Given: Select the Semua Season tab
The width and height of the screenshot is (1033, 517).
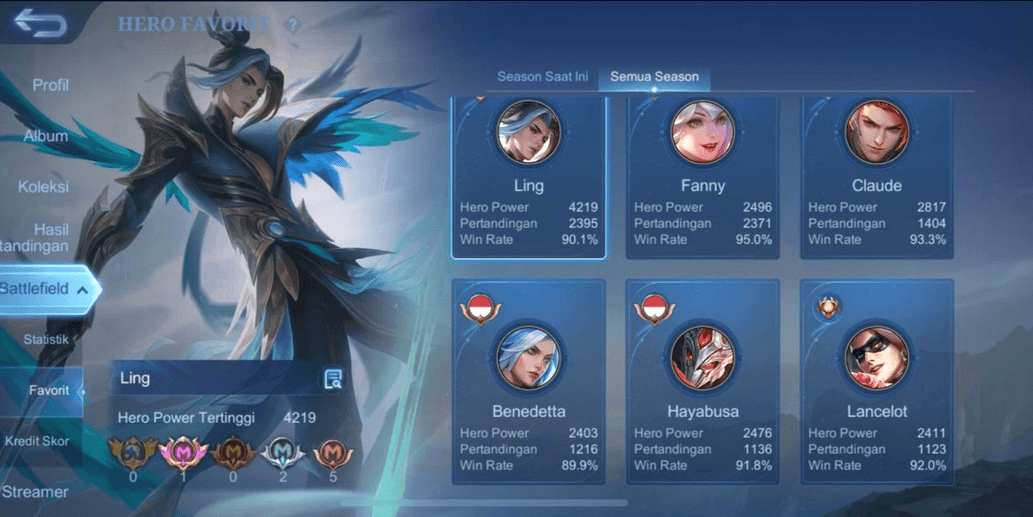Looking at the screenshot, I should pos(655,77).
